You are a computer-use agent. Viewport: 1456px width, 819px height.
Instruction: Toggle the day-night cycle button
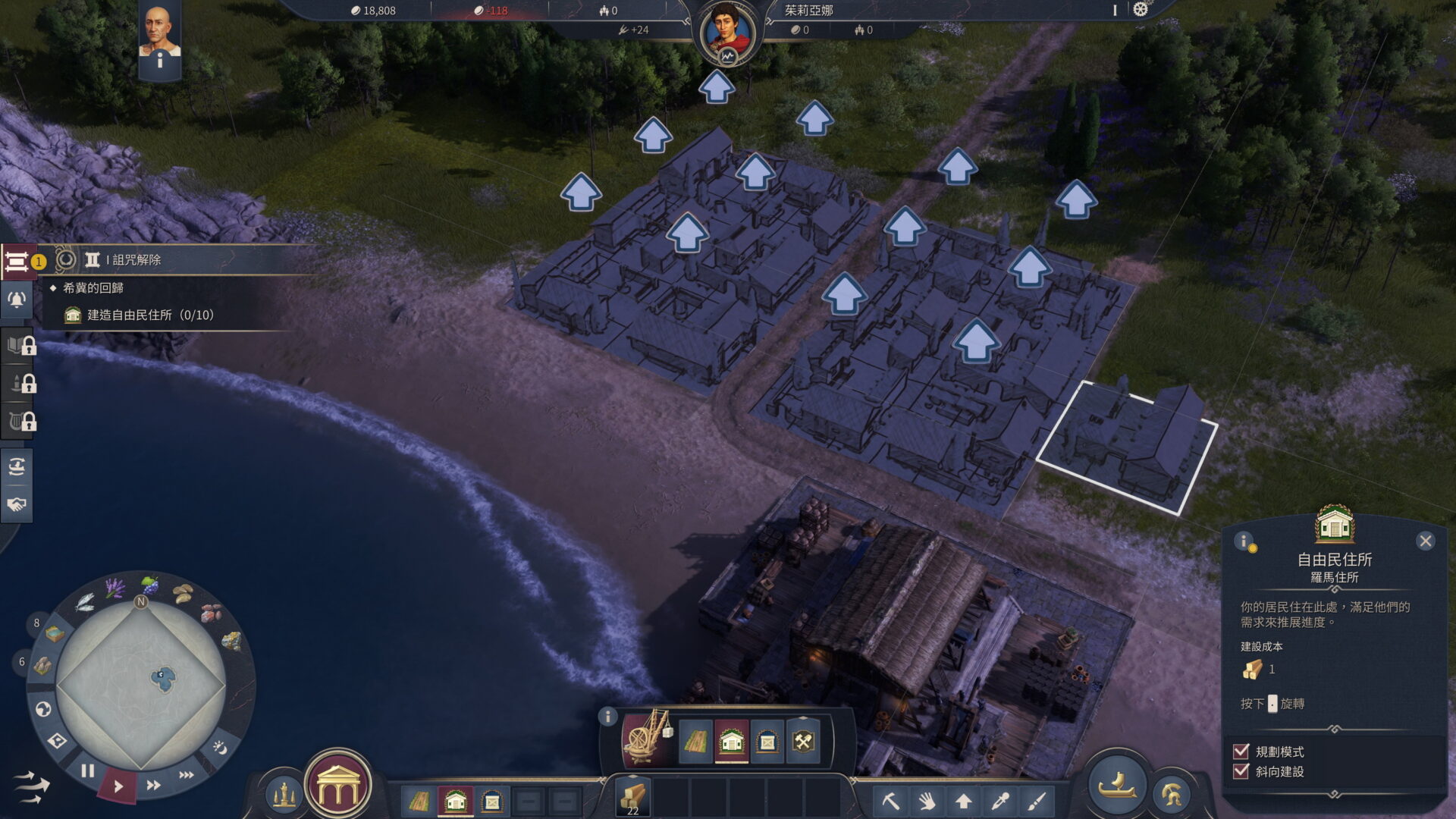click(220, 748)
